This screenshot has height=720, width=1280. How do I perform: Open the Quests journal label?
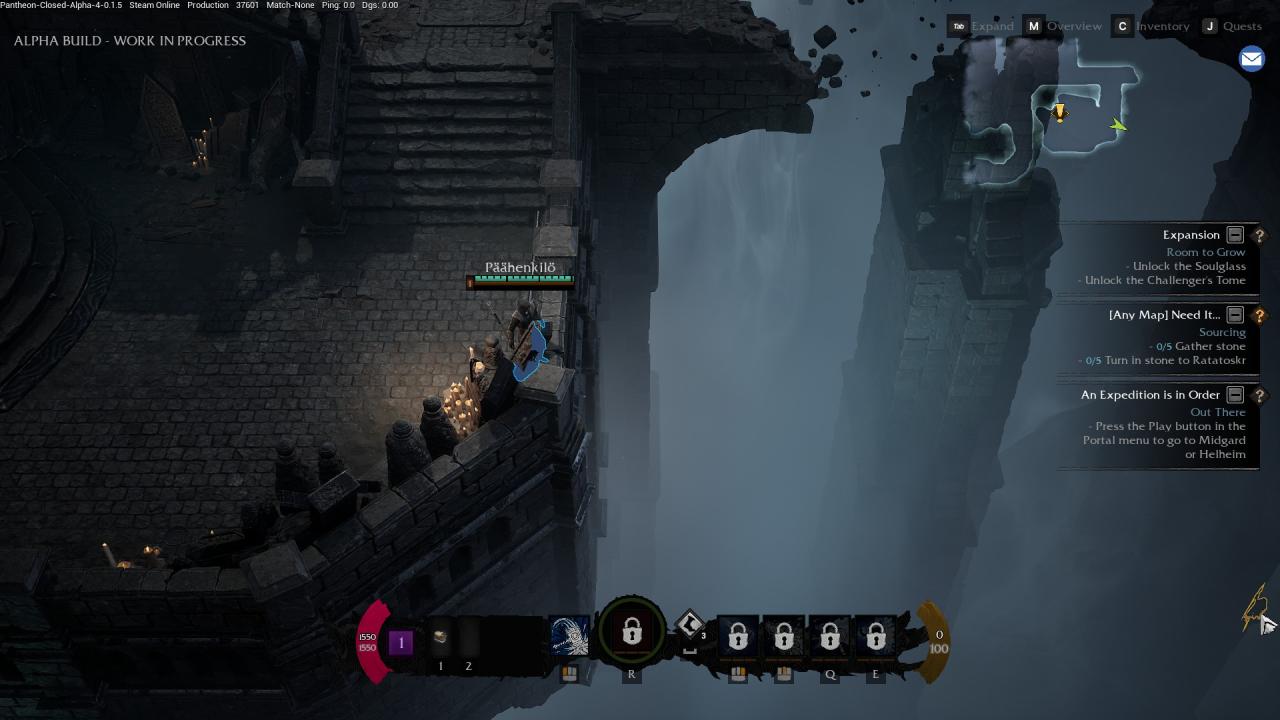click(1242, 26)
